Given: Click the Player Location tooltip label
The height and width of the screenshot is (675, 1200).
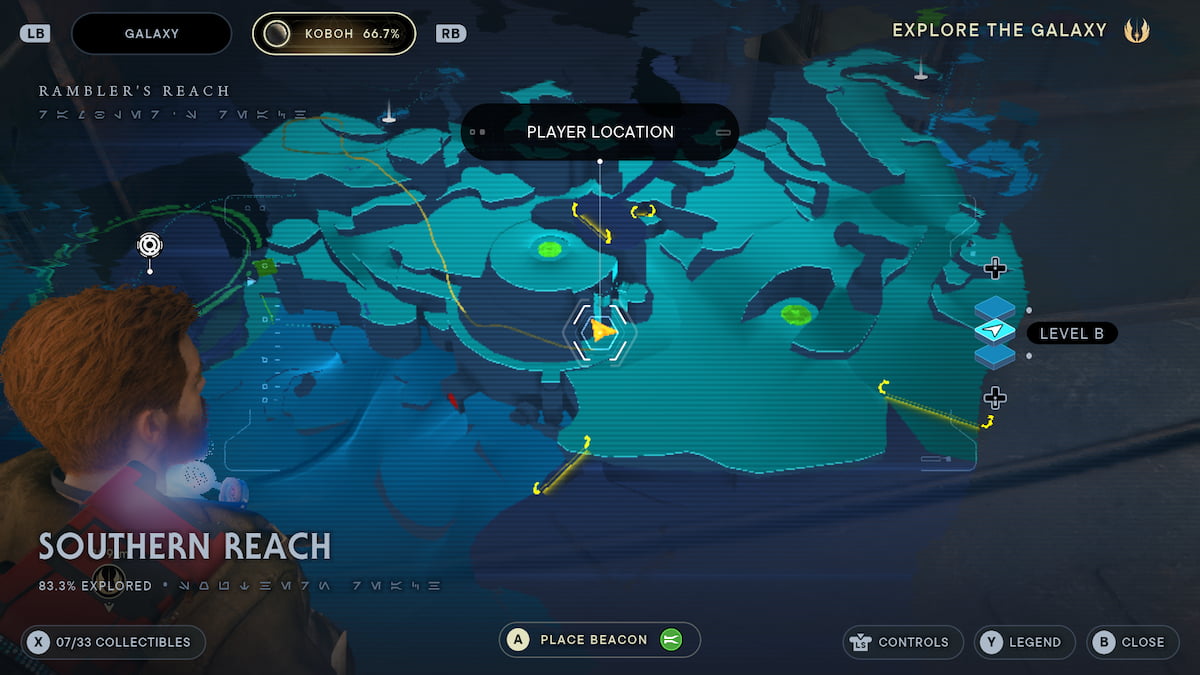Looking at the screenshot, I should 600,132.
